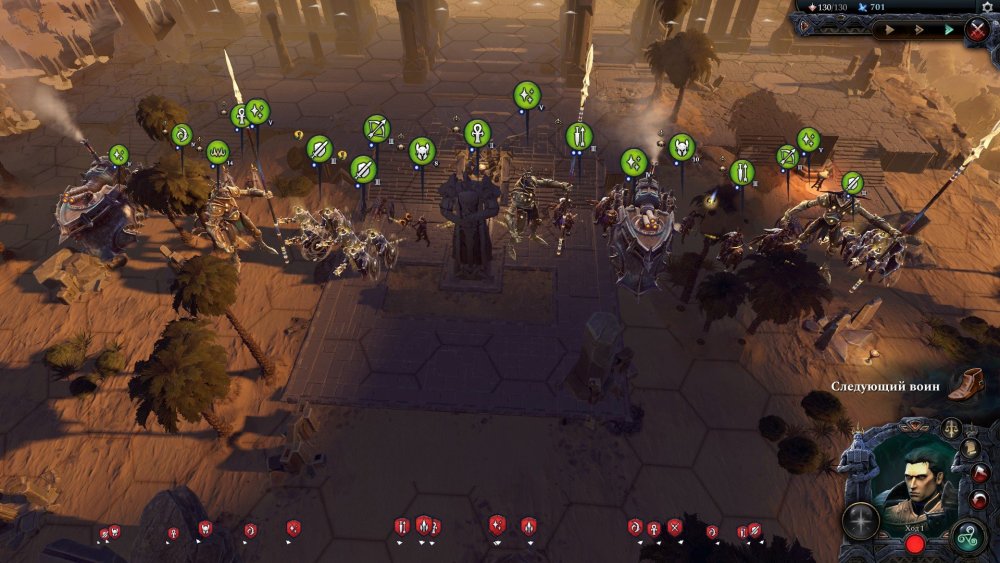
Task: Click the crossed swords battle button
Action: [x=977, y=30]
